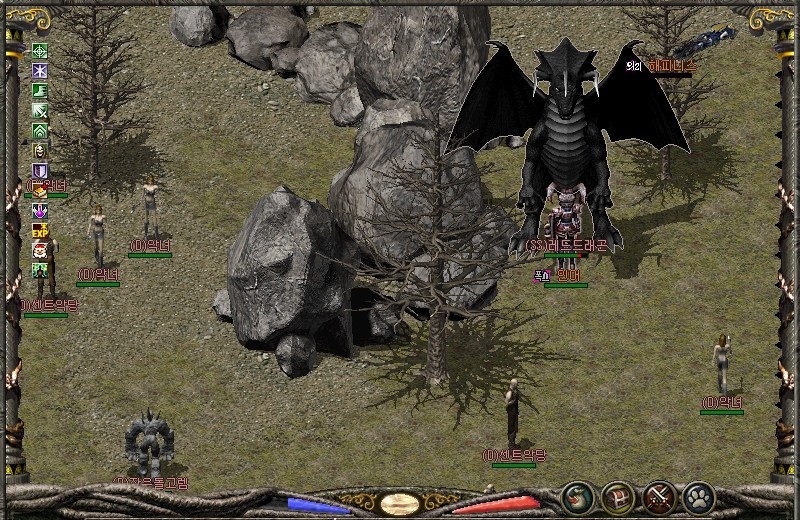Select the green sword attack buff icon
The image size is (800, 520).
[41, 111]
